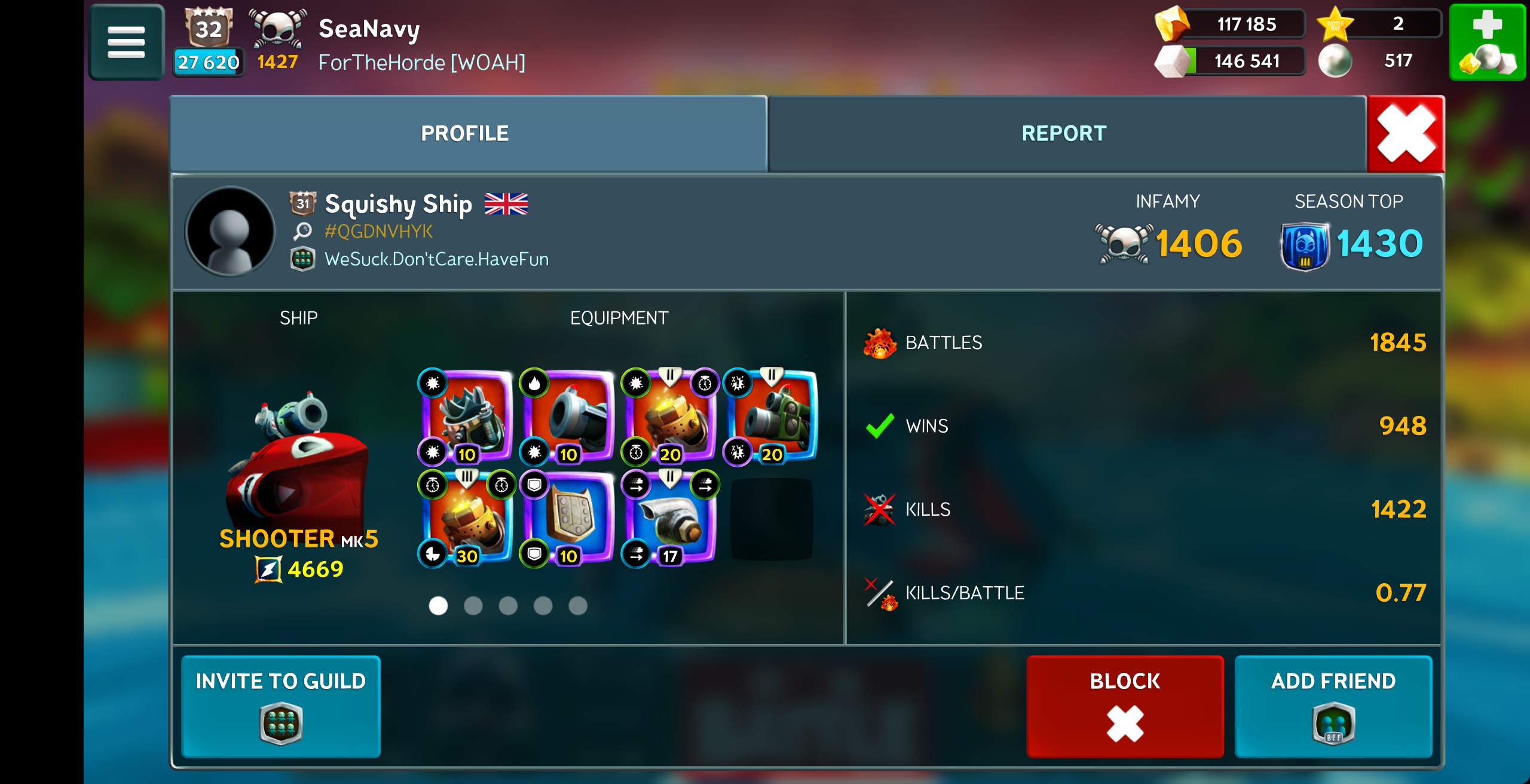Switch to the Report tab
The image size is (1530, 784).
pyautogui.click(x=1064, y=133)
